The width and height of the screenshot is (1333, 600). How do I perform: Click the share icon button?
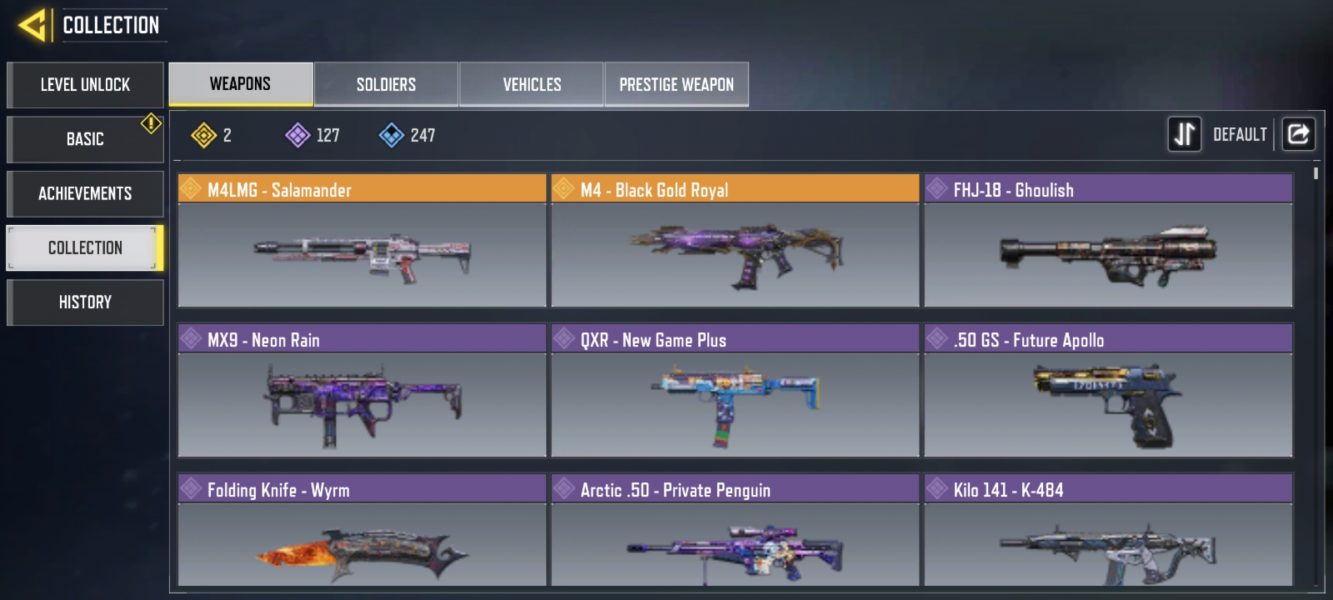coord(1298,134)
